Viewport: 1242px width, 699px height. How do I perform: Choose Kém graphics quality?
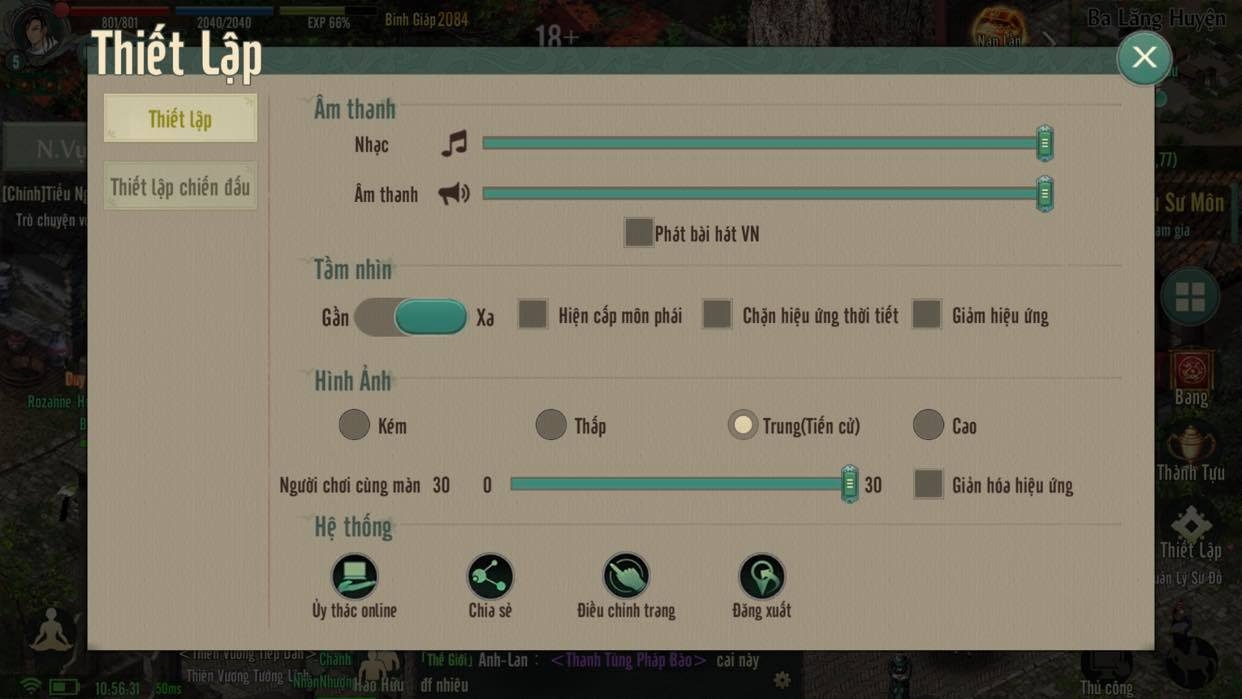pos(354,425)
